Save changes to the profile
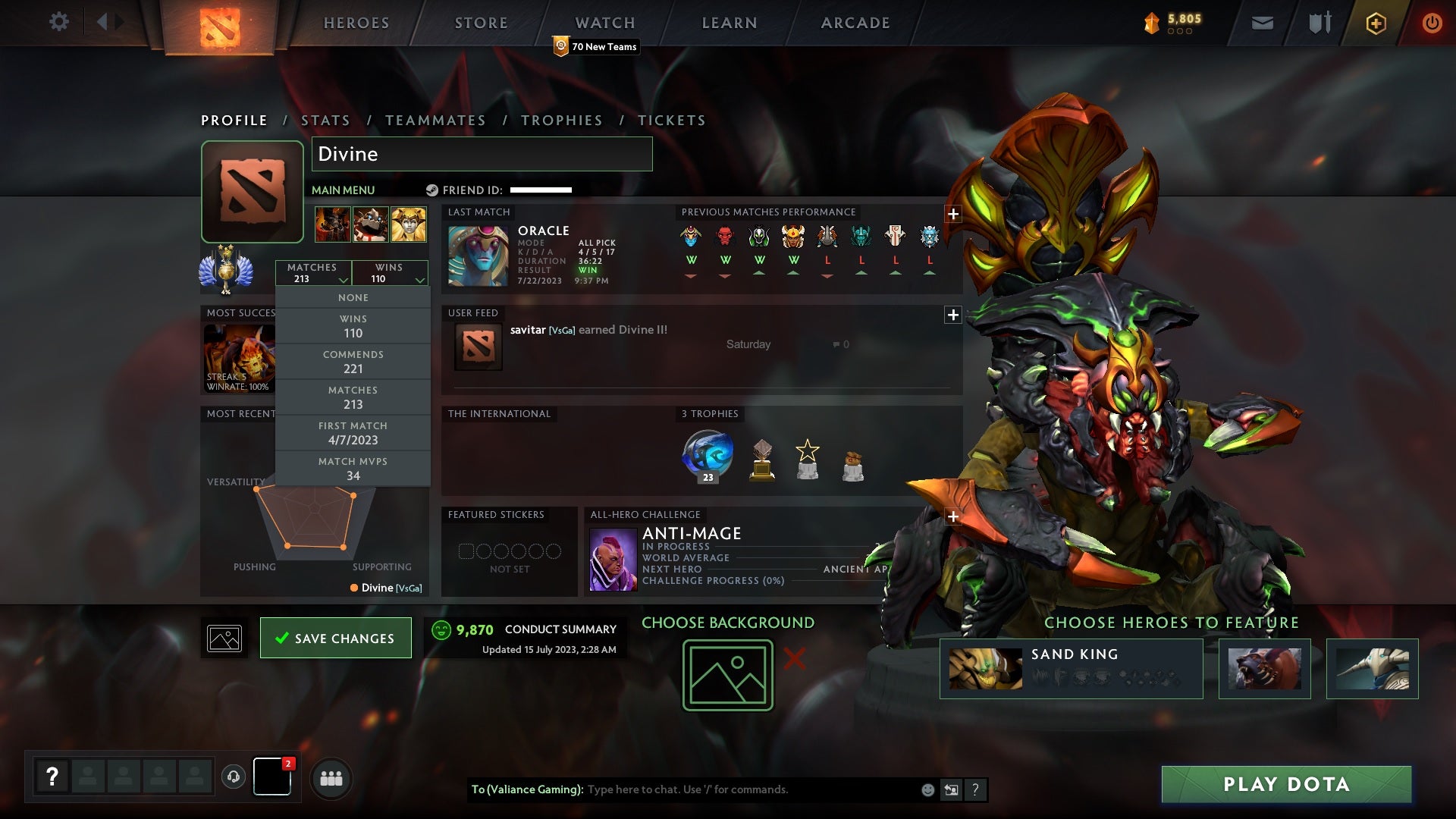1456x819 pixels. (x=335, y=638)
